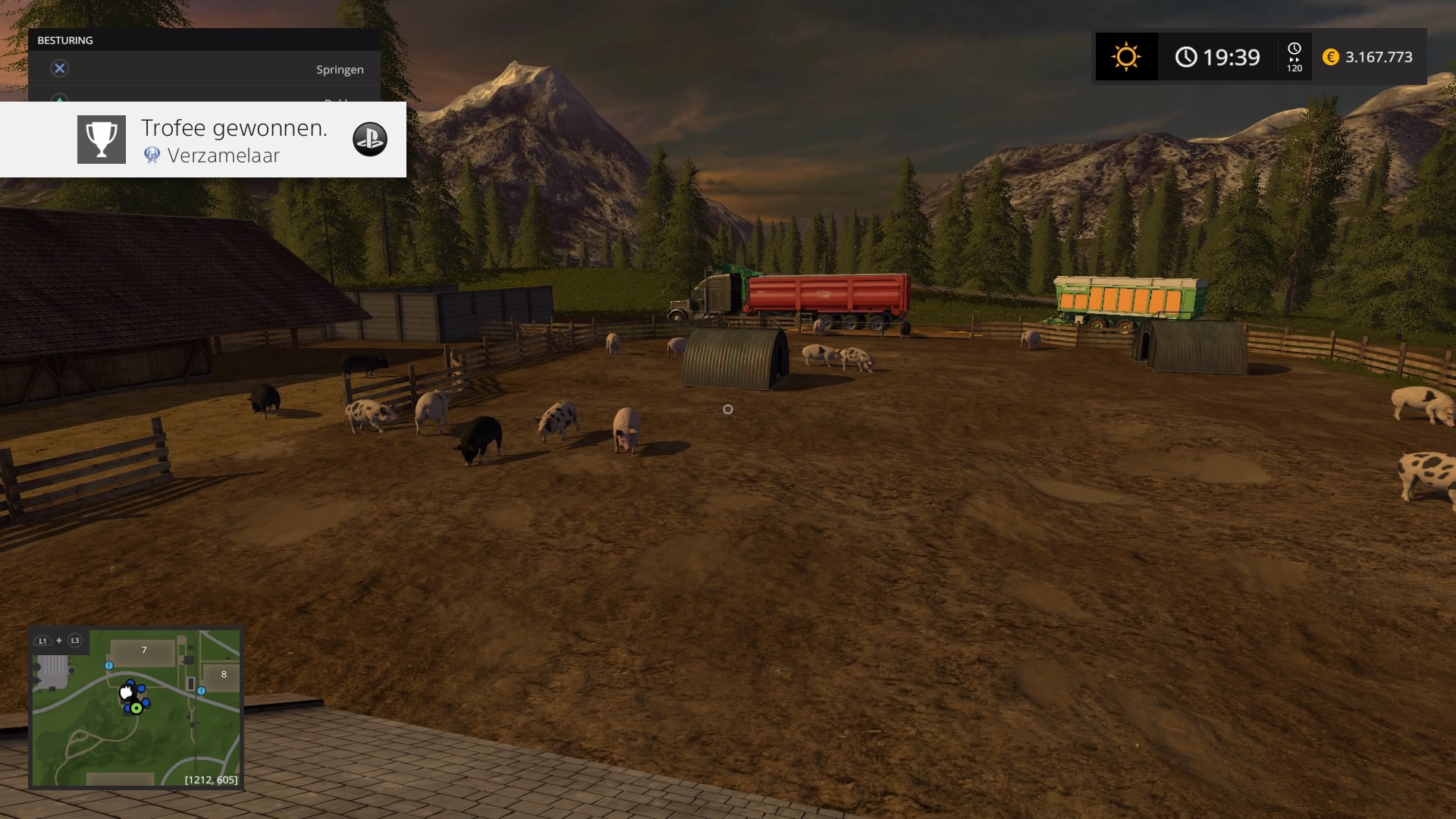Select the trophy icon in the Verzamelaar popup

click(x=101, y=139)
